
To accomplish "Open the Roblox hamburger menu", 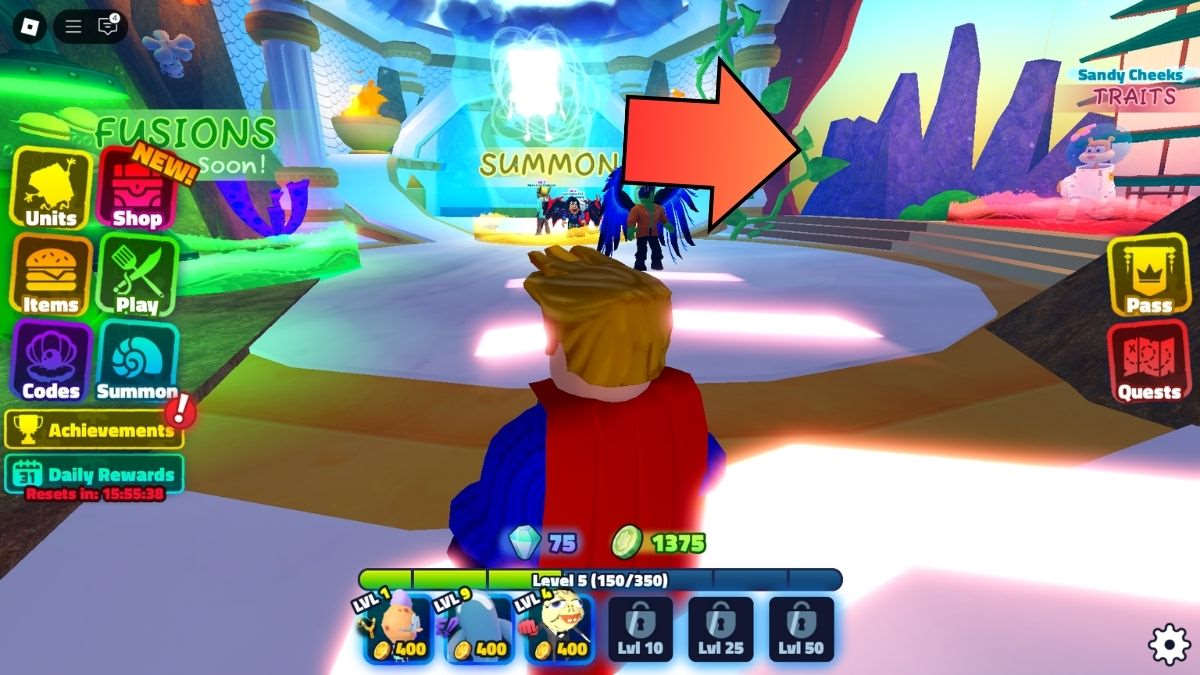I will click(x=73, y=26).
